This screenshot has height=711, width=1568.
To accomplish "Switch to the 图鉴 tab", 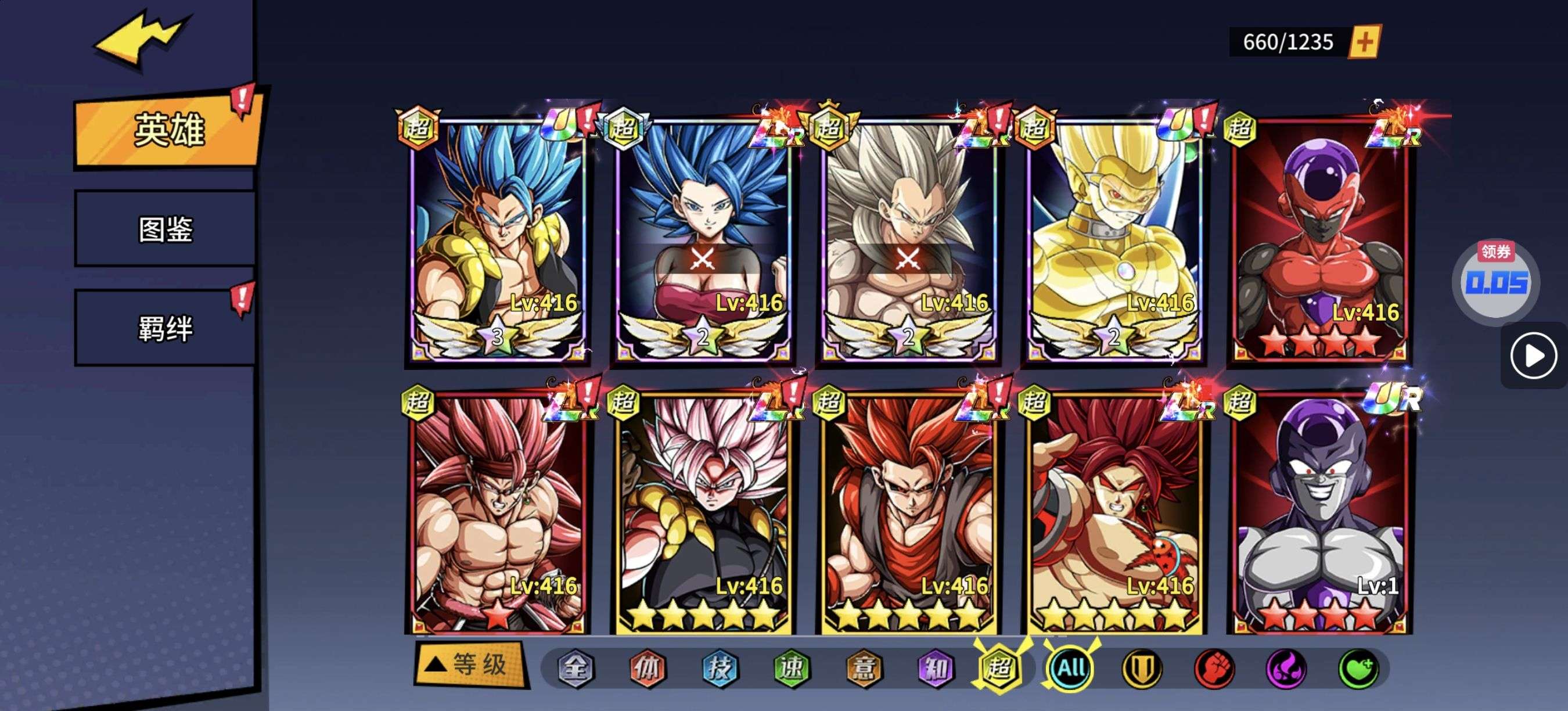I will click(x=165, y=229).
